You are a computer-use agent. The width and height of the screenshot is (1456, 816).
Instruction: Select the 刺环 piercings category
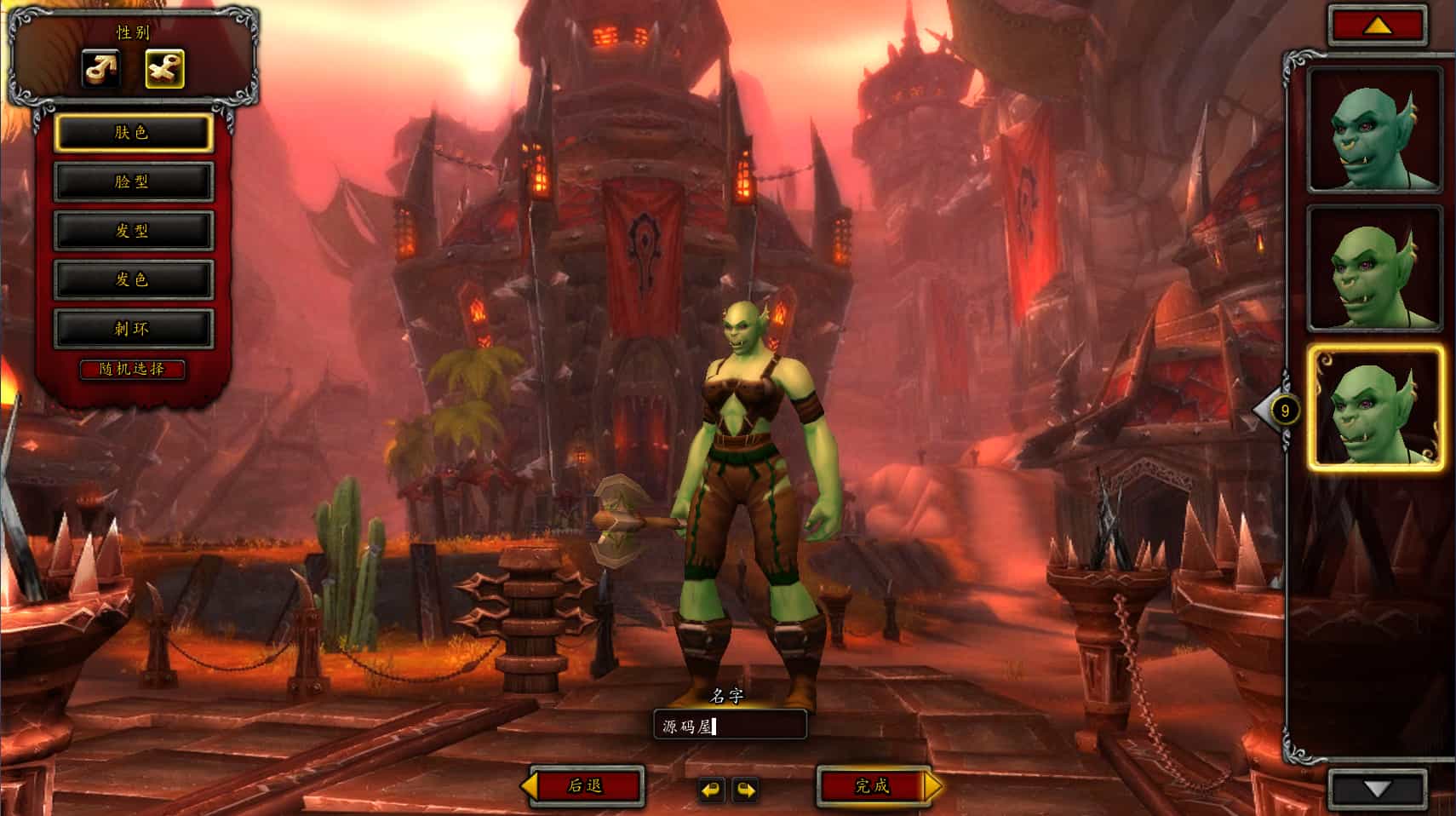tap(133, 329)
